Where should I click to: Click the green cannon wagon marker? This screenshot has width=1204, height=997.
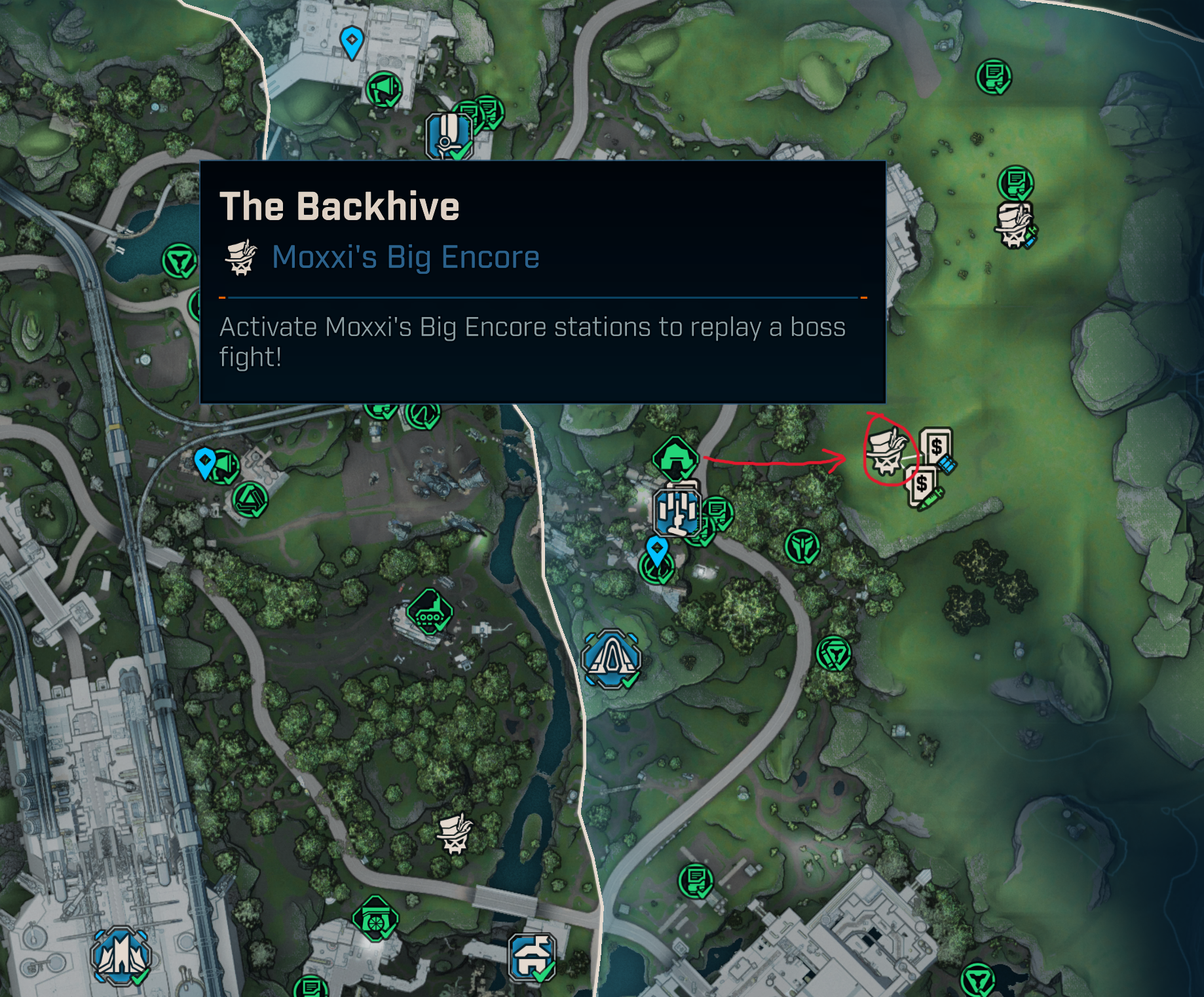tap(375, 918)
